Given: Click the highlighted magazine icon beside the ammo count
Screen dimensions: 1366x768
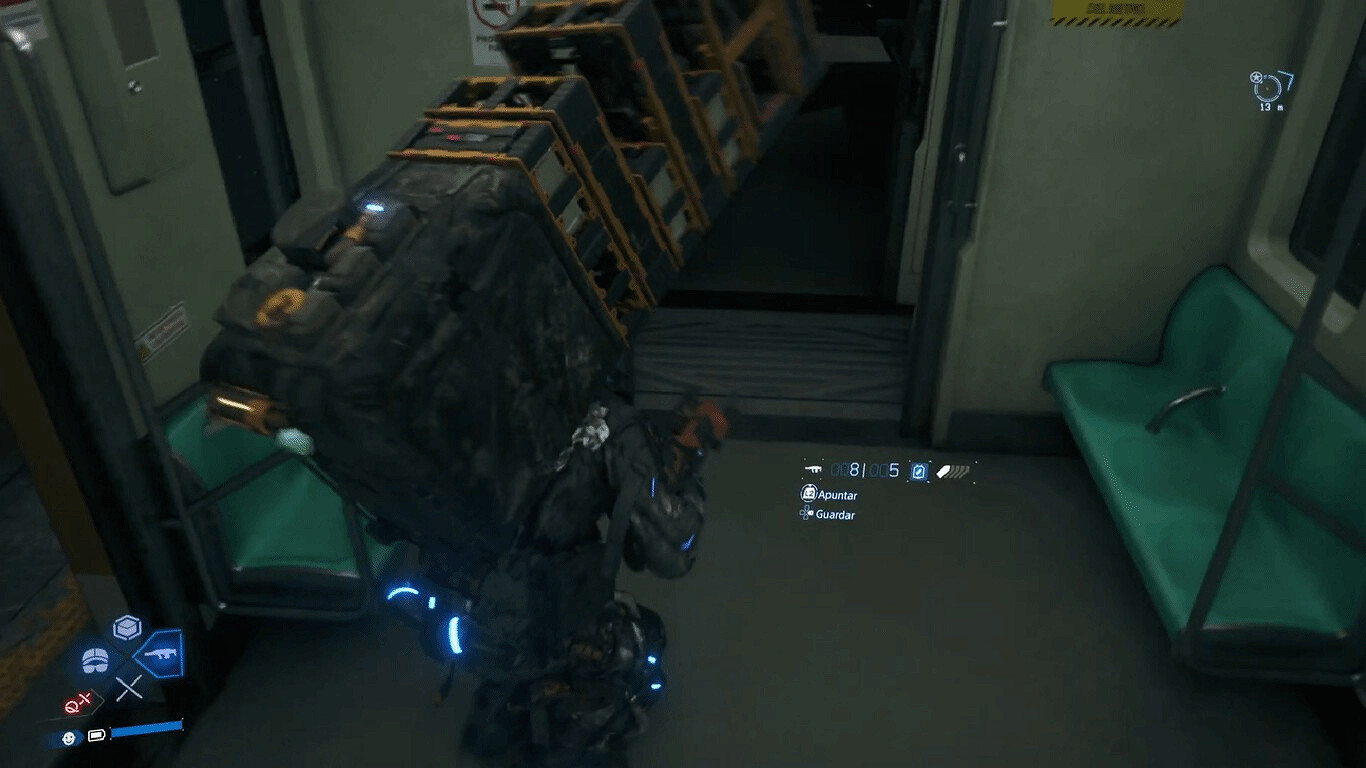Looking at the screenshot, I should [919, 472].
